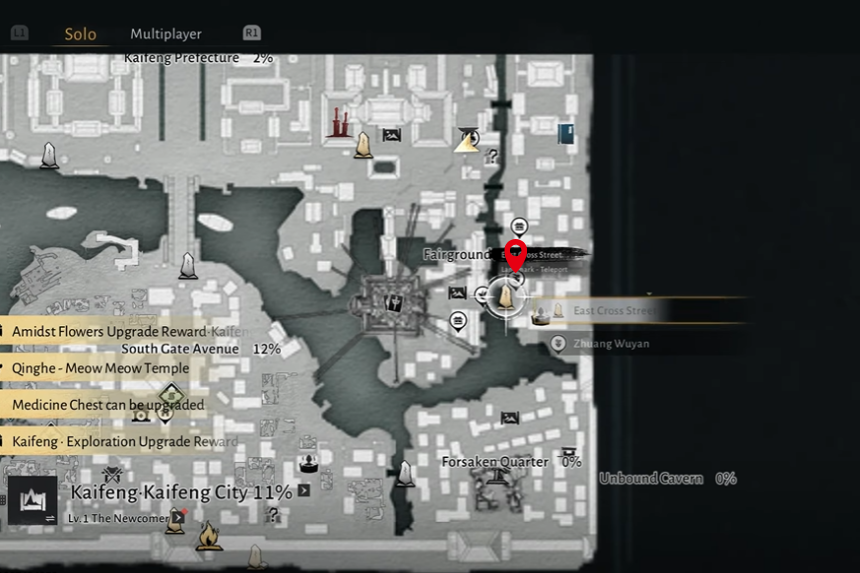Select the red tower map marker
The width and height of the screenshot is (860, 573).
[338, 122]
